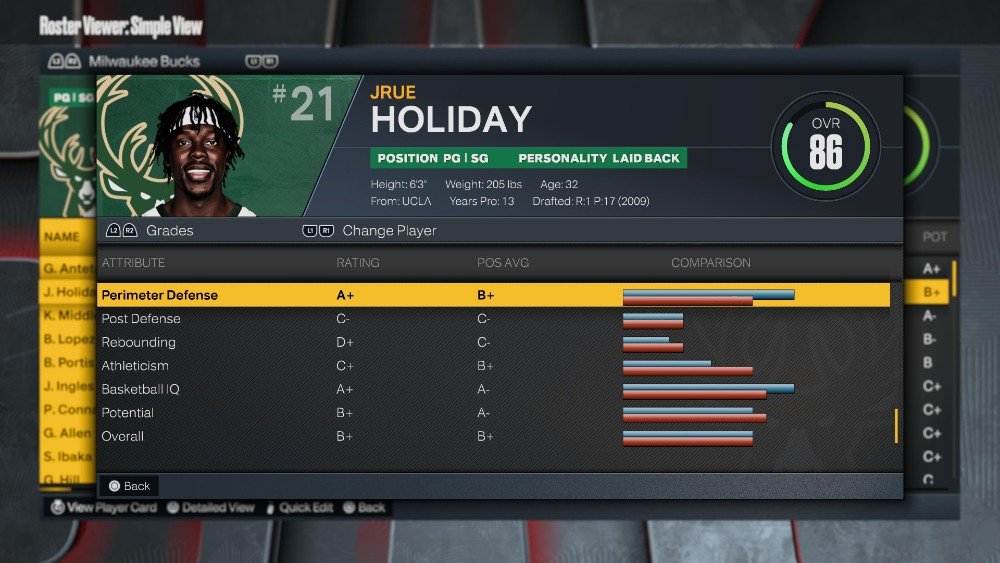This screenshot has width=1000, height=563.
Task: Choose the Potential attribute row
Action: (493, 413)
